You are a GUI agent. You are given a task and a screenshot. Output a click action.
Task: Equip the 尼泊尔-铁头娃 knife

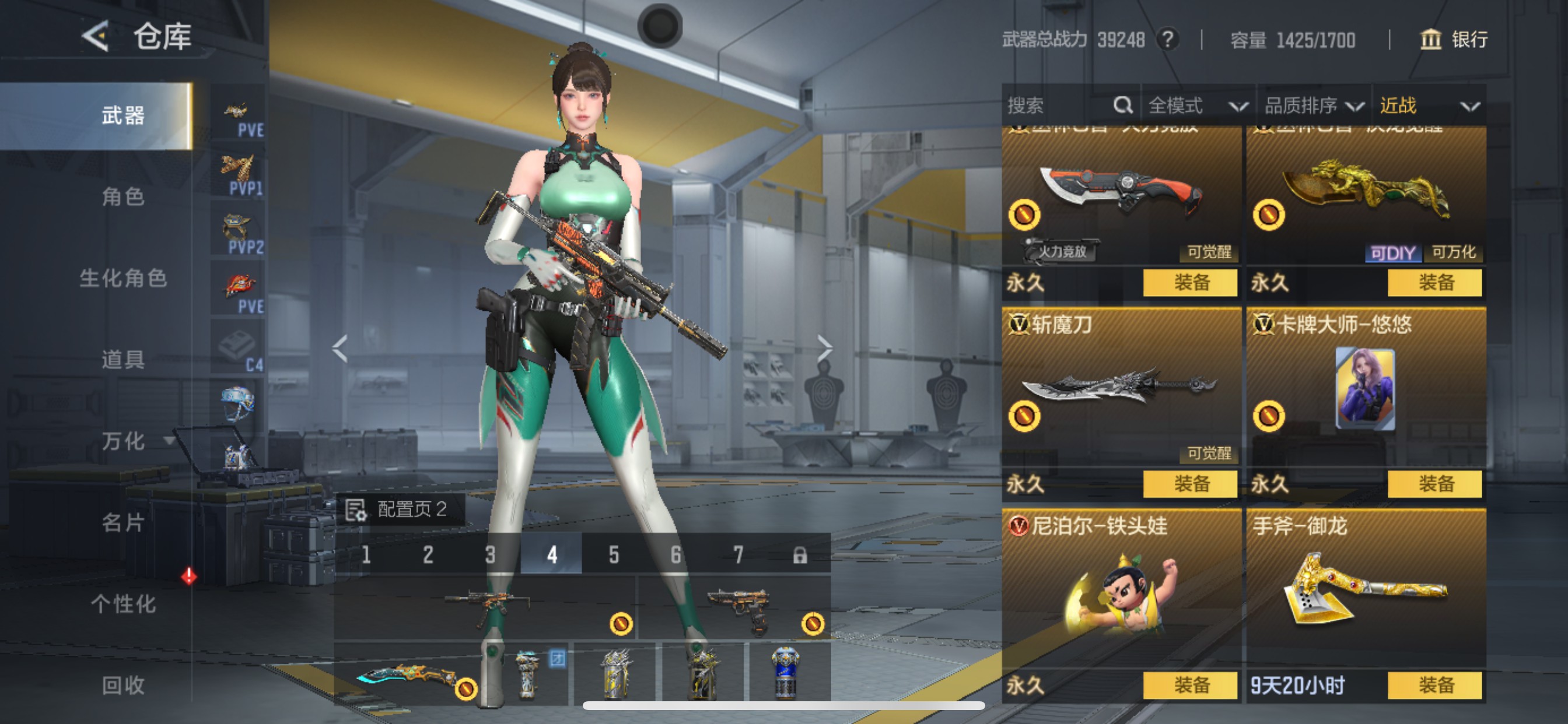click(1190, 686)
